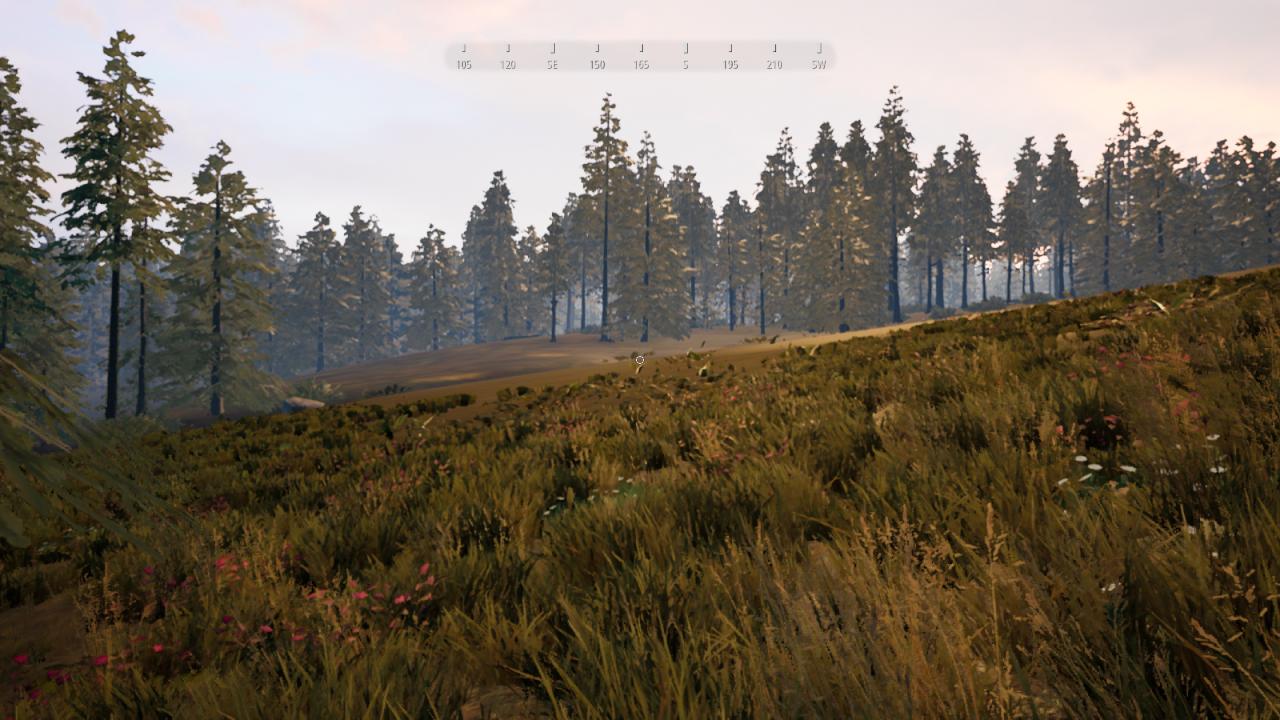
Task: Select the 150 bearing tick mark
Action: coord(596,47)
